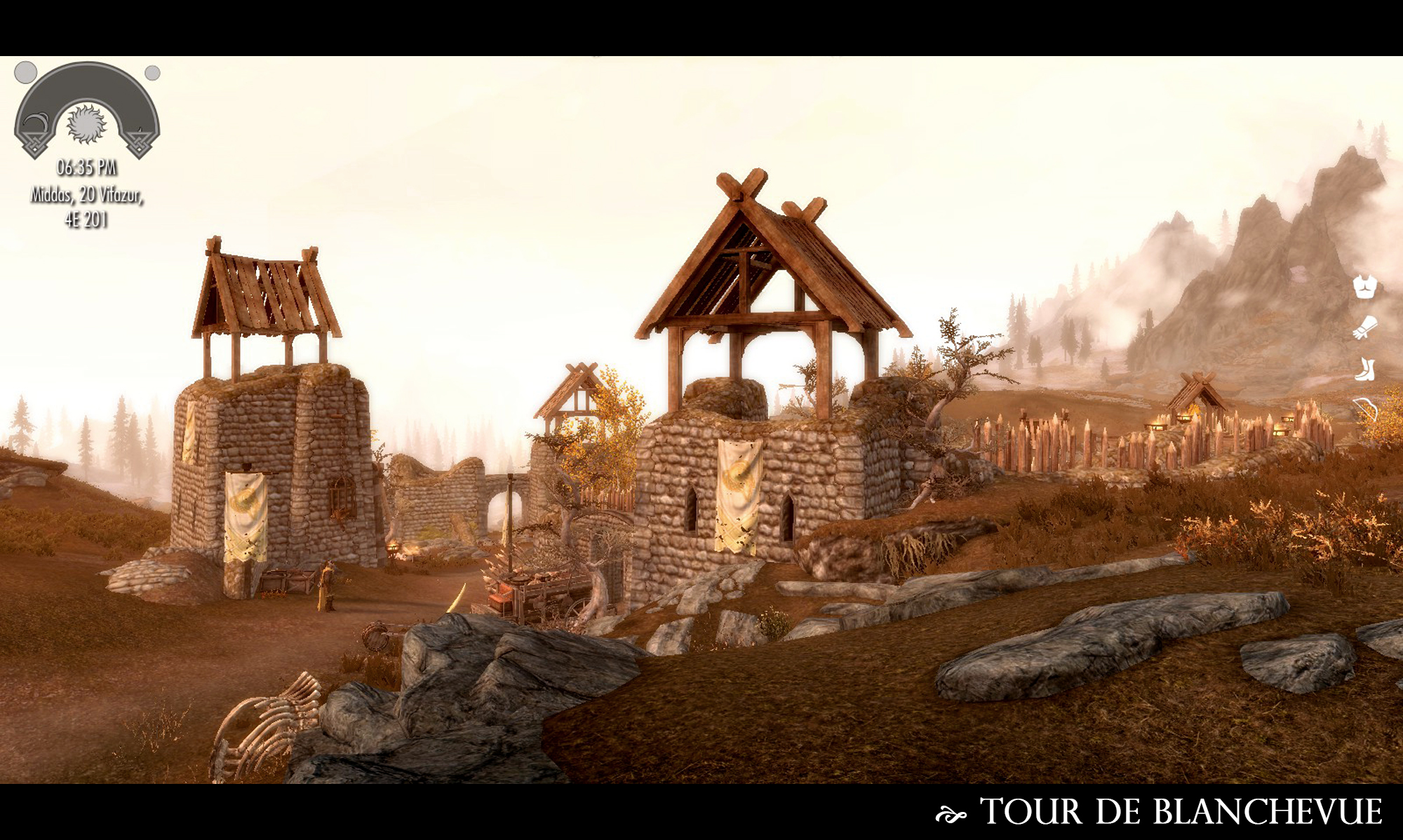Click the chest armor equipment icon
1403x840 pixels.
[x=1364, y=286]
